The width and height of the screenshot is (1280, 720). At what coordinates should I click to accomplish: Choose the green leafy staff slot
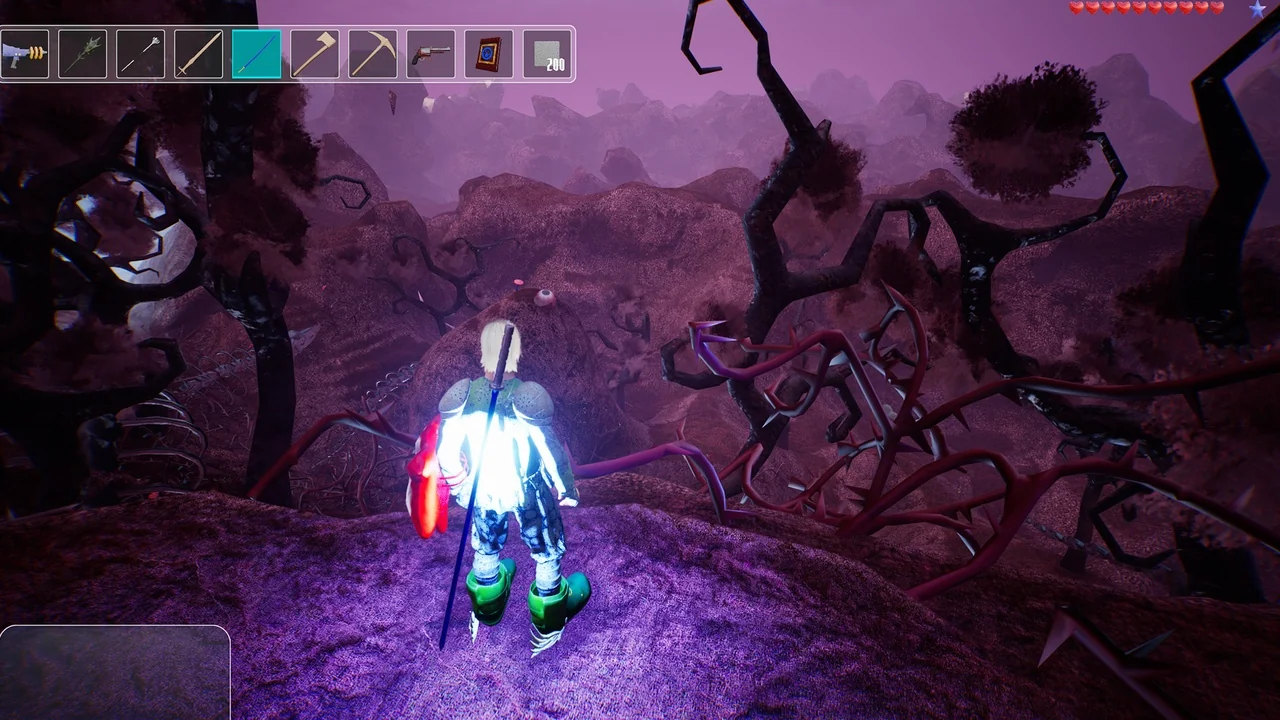pyautogui.click(x=82, y=54)
